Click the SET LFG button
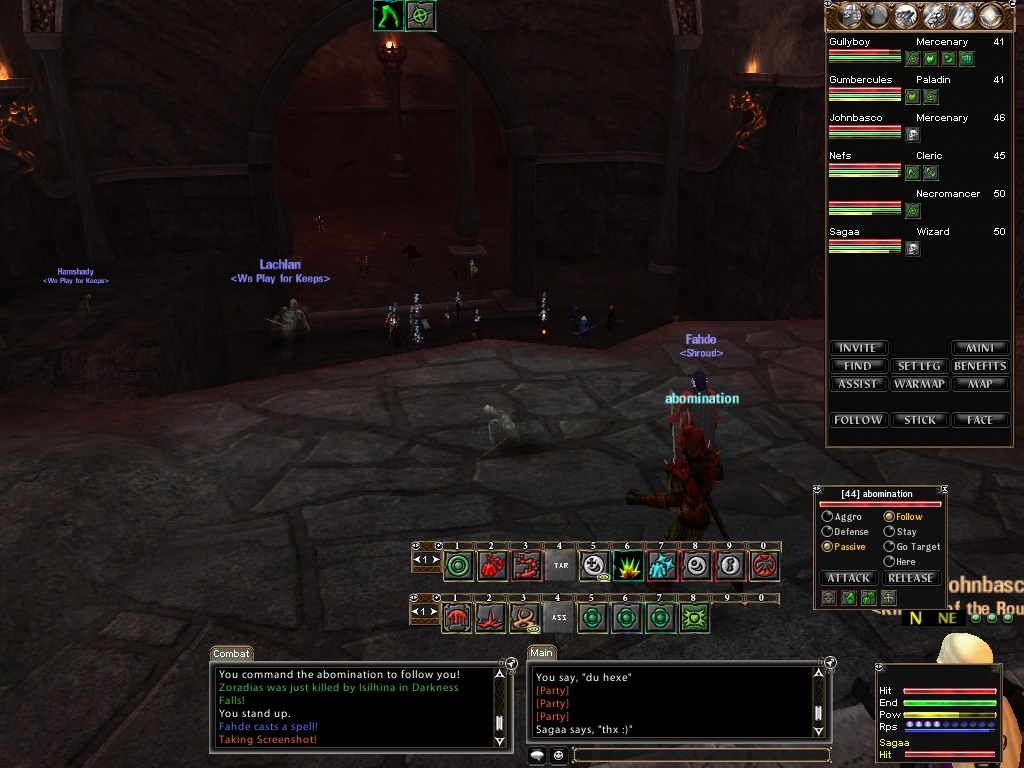This screenshot has width=1024, height=768. pos(919,366)
